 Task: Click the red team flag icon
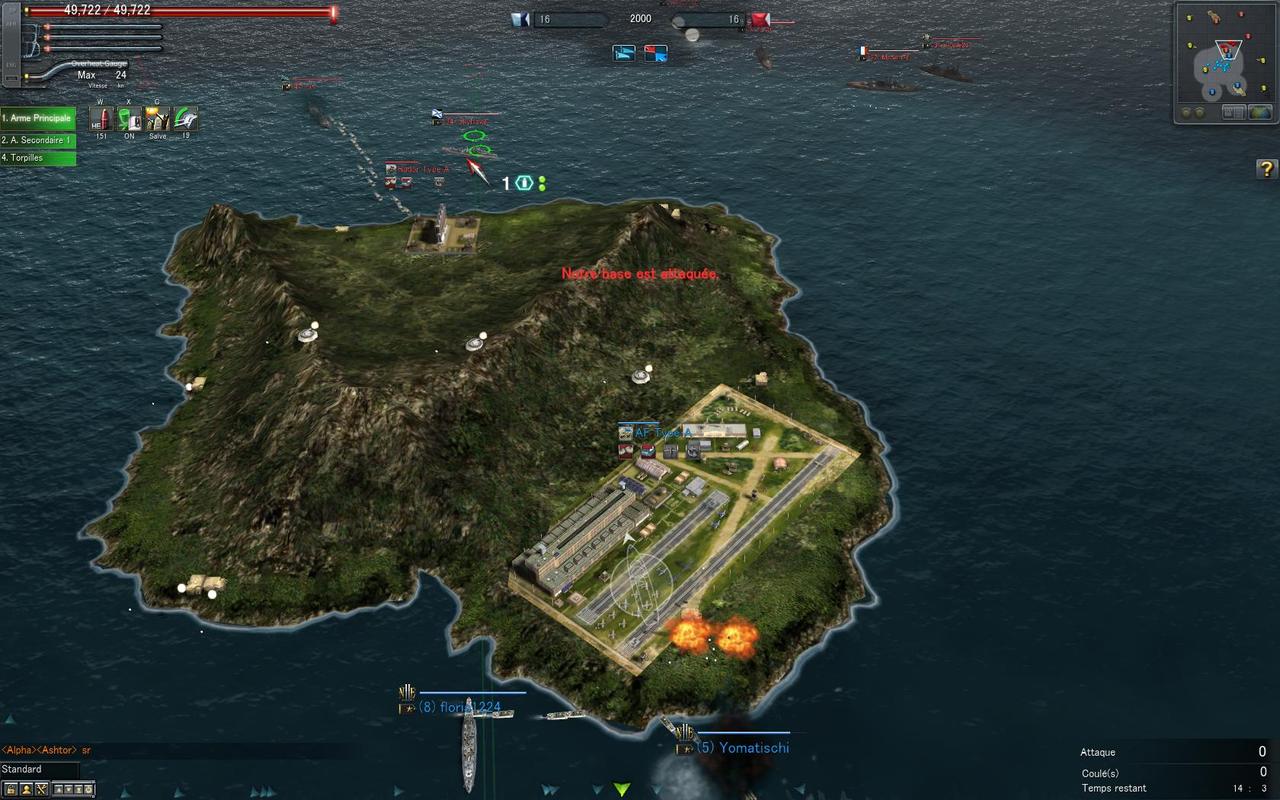(760, 19)
